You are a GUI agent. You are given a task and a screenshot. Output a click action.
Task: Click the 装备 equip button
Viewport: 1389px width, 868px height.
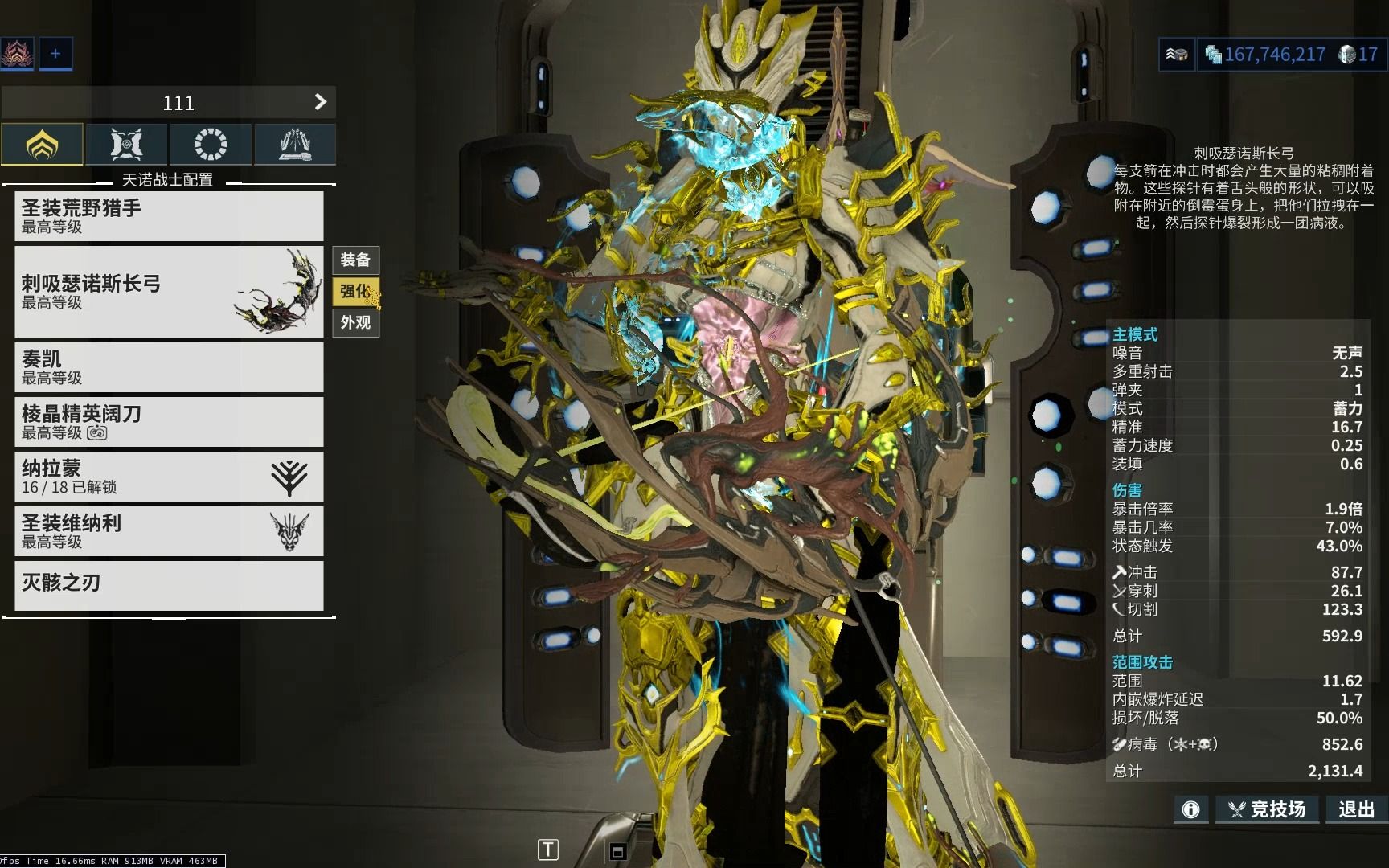[355, 260]
